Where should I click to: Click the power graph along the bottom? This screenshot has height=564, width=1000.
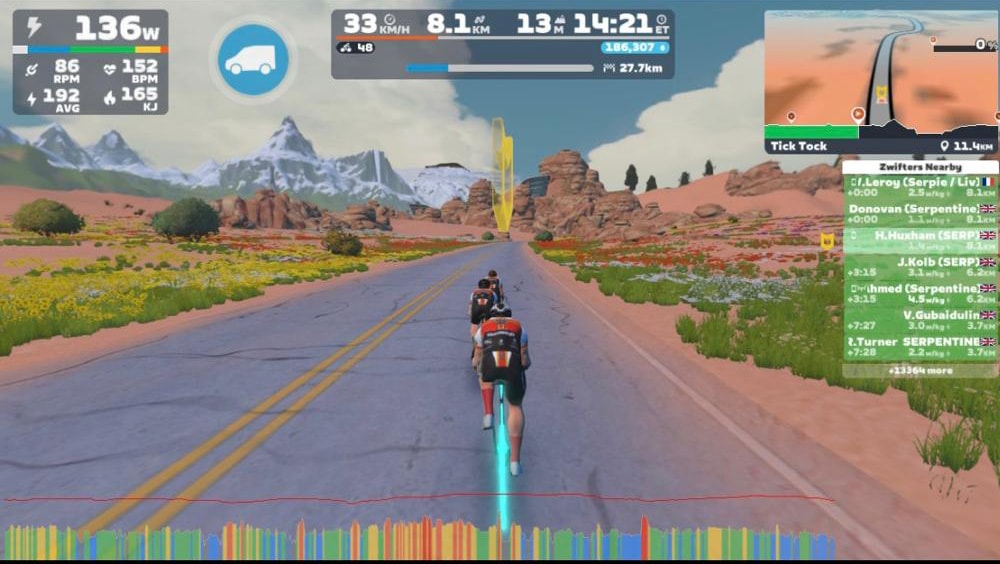click(420, 538)
